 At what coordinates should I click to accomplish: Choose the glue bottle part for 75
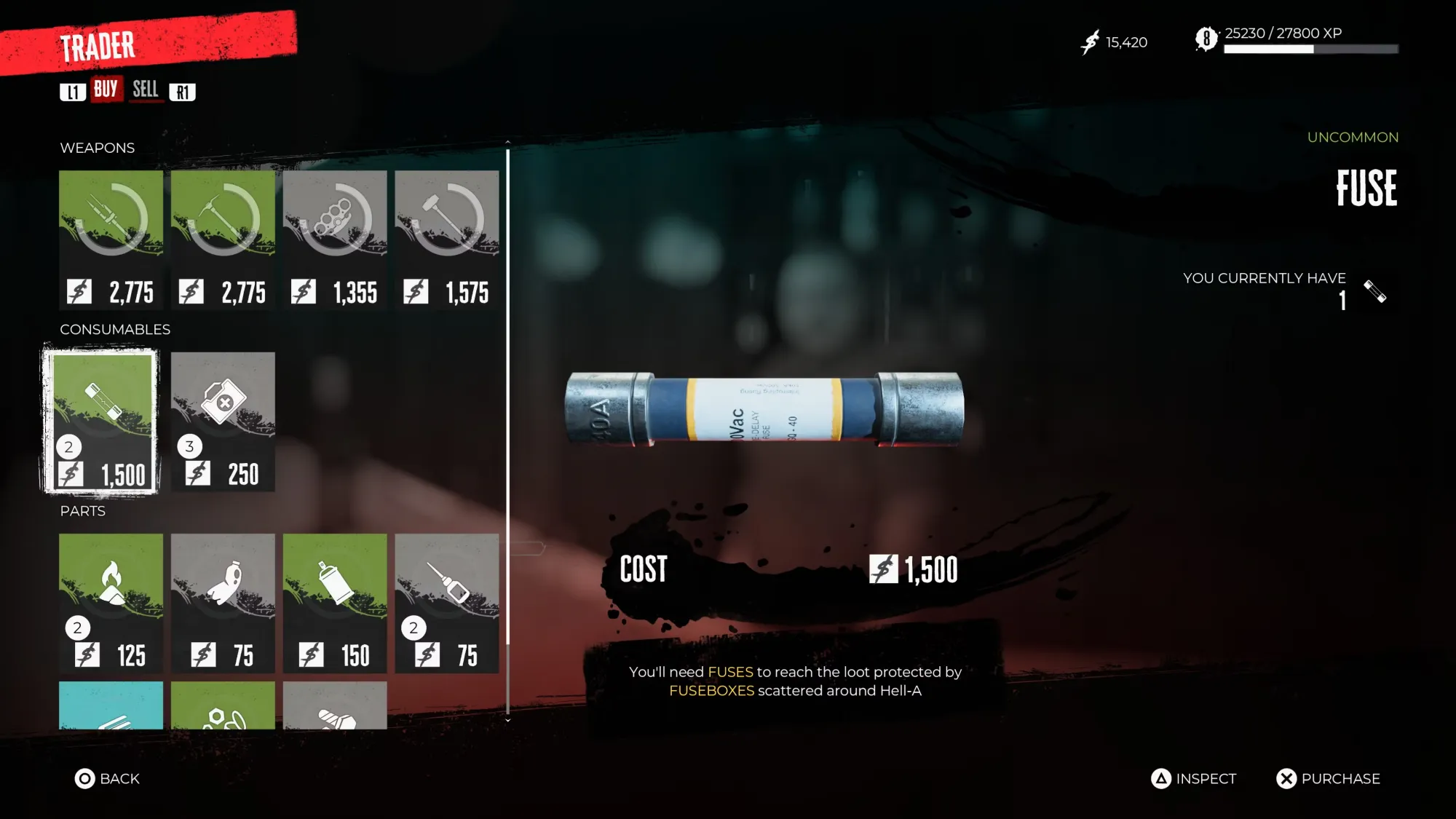pyautogui.click(x=447, y=602)
